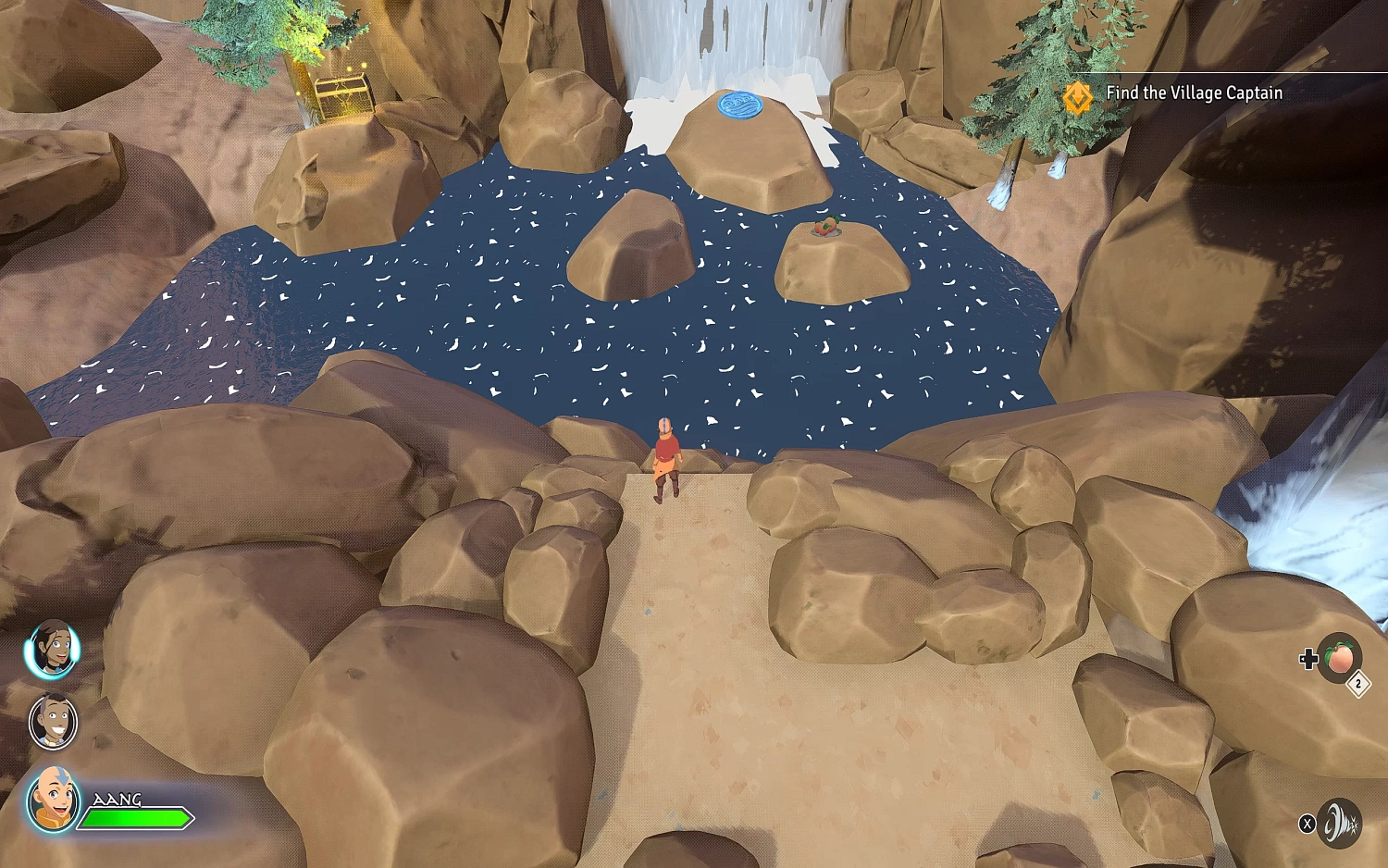Click the Find the Village Captain quest text
The image size is (1388, 868).
pyautogui.click(x=1194, y=93)
